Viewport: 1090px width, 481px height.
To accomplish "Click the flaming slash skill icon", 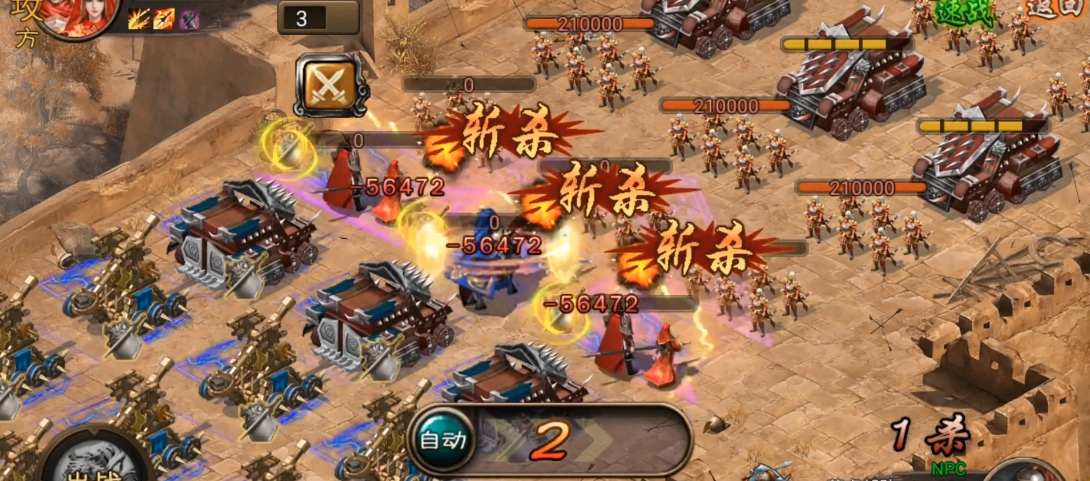I will 138,18.
